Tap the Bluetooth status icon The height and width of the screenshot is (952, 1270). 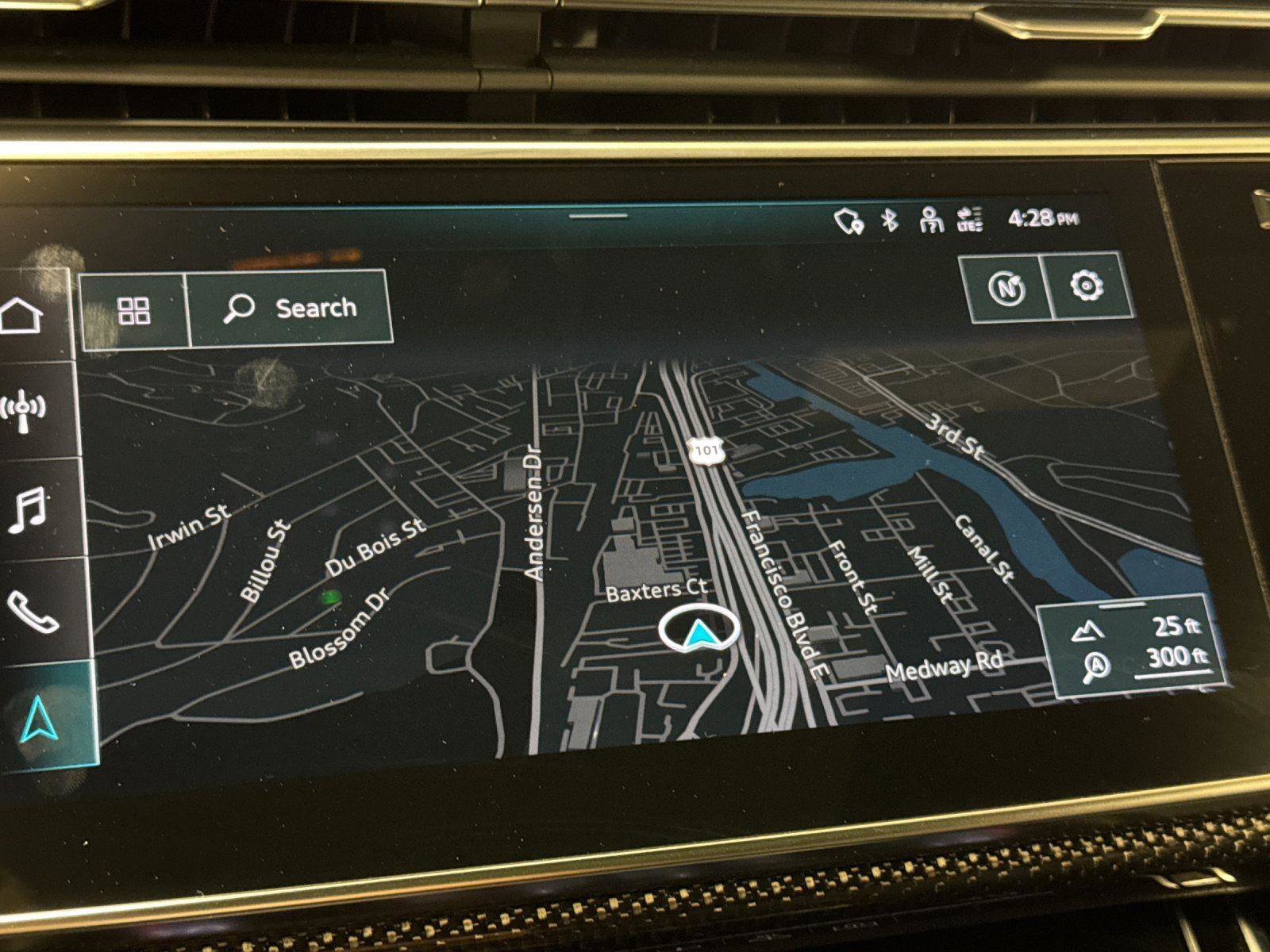pos(890,221)
